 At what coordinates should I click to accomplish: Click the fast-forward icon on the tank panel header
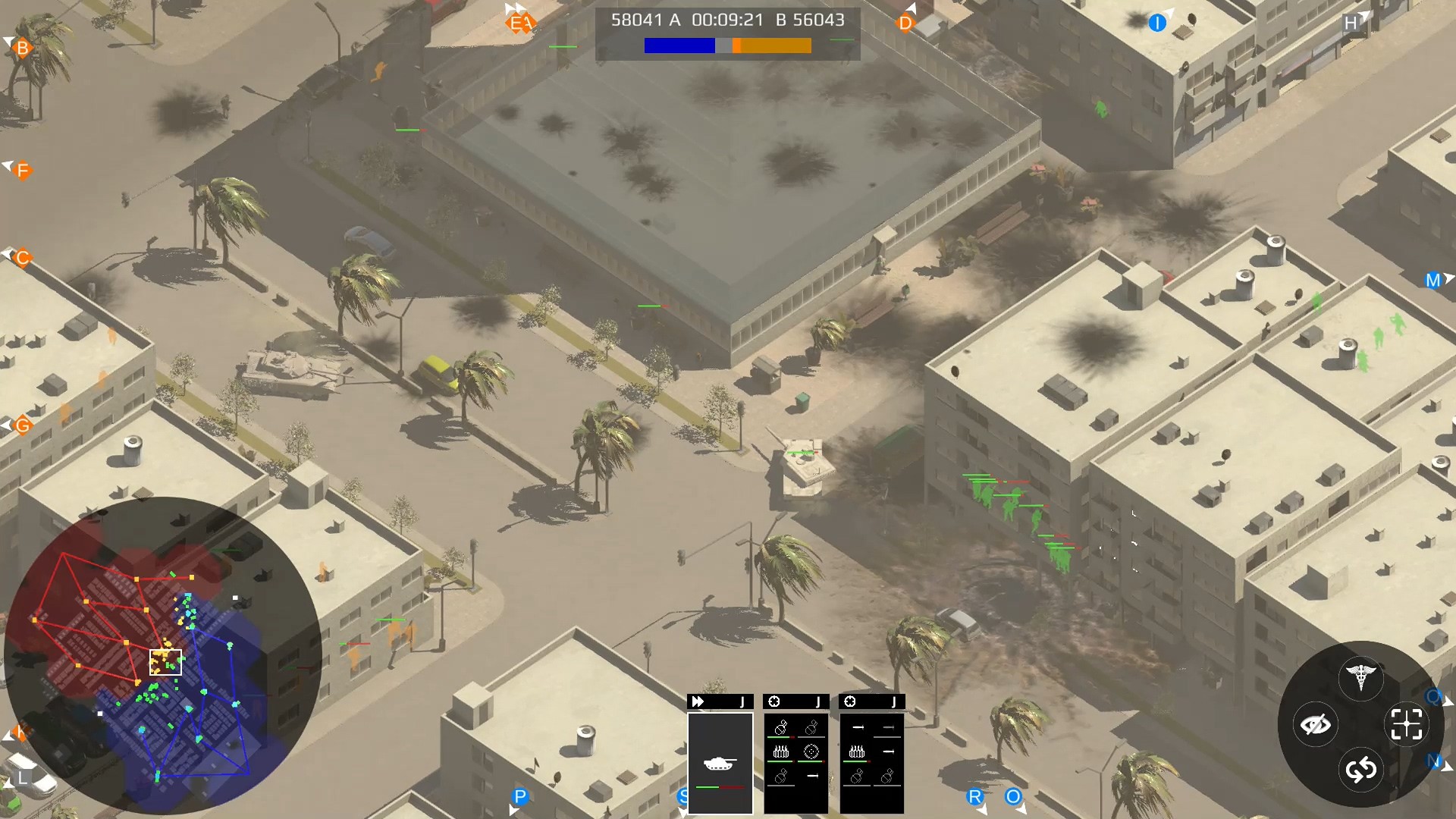coord(698,701)
